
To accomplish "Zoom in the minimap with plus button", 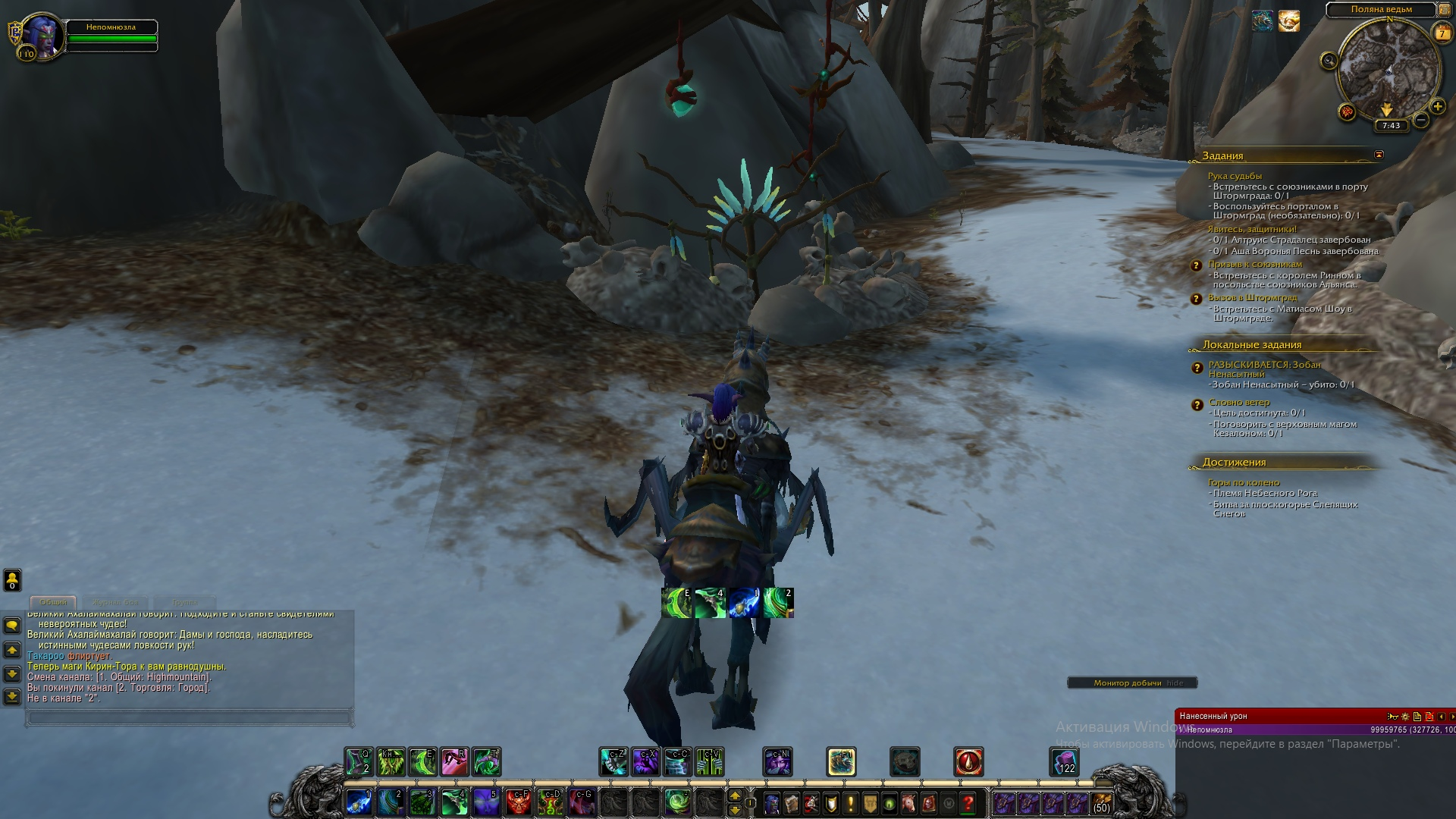I will tap(1437, 107).
